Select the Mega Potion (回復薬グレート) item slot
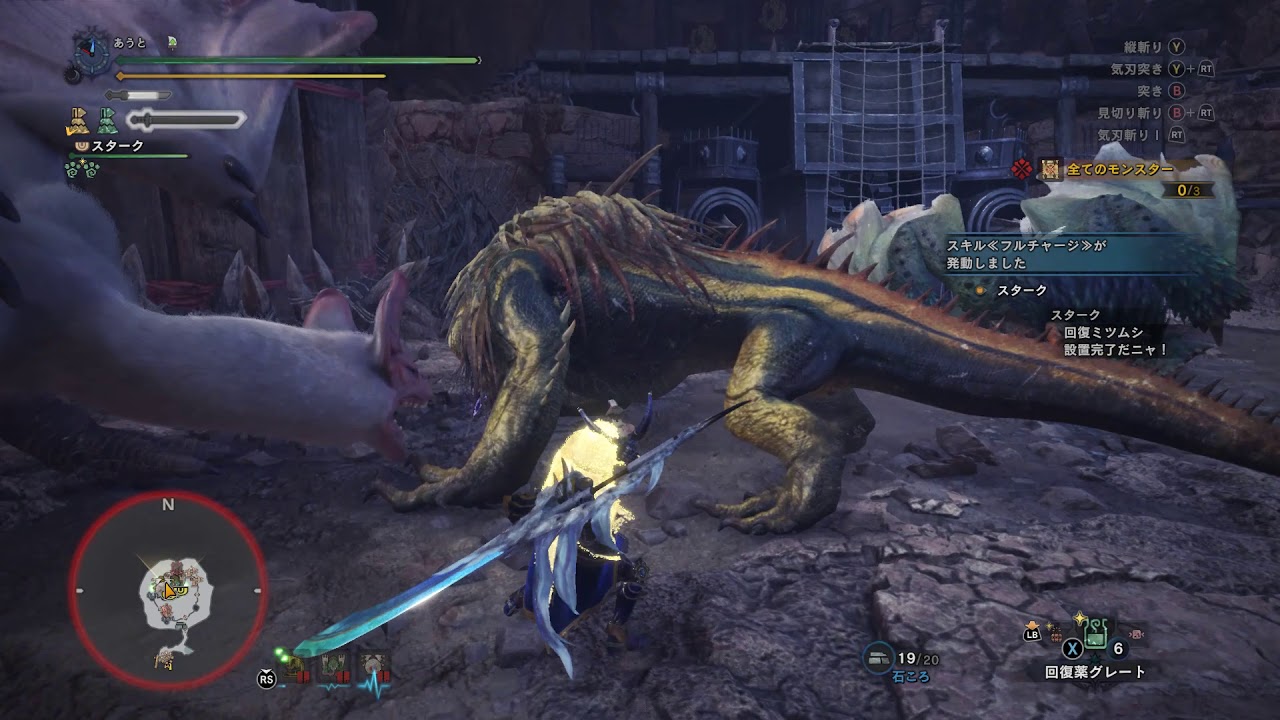This screenshot has height=720, width=1280. (x=1097, y=632)
